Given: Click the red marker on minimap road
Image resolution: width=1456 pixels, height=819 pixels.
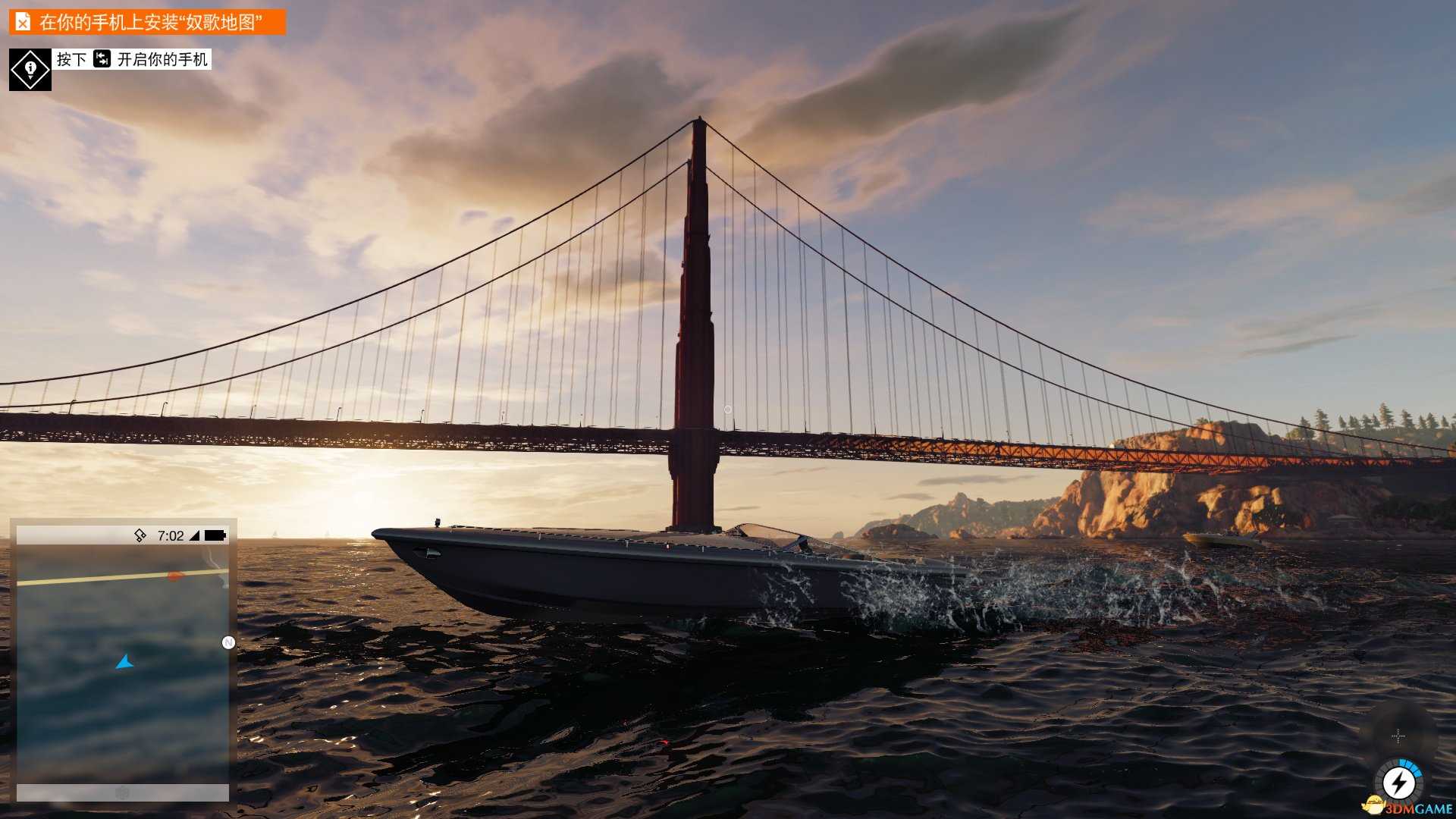Looking at the screenshot, I should (x=175, y=576).
